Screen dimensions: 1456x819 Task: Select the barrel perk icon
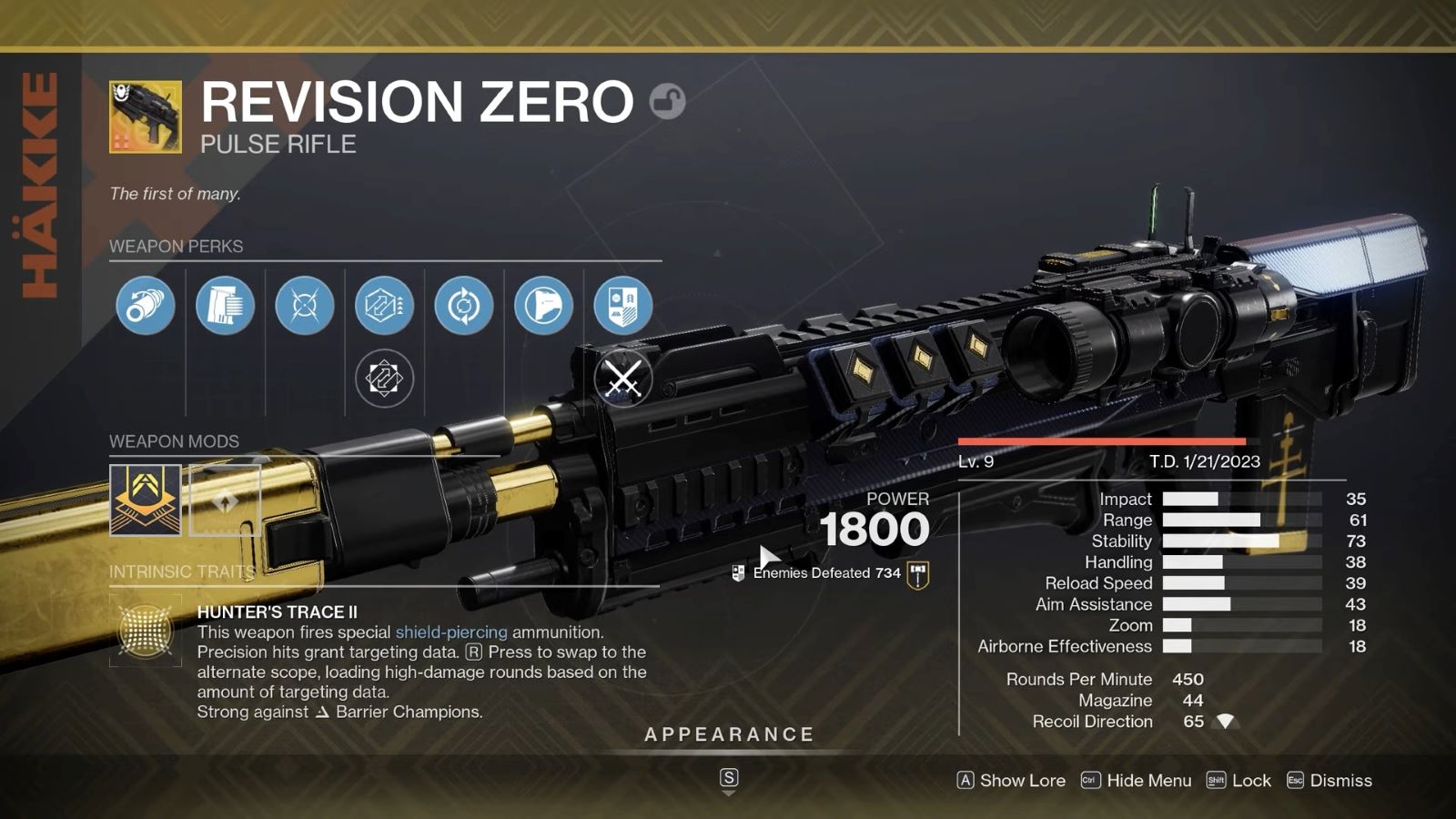pos(146,307)
